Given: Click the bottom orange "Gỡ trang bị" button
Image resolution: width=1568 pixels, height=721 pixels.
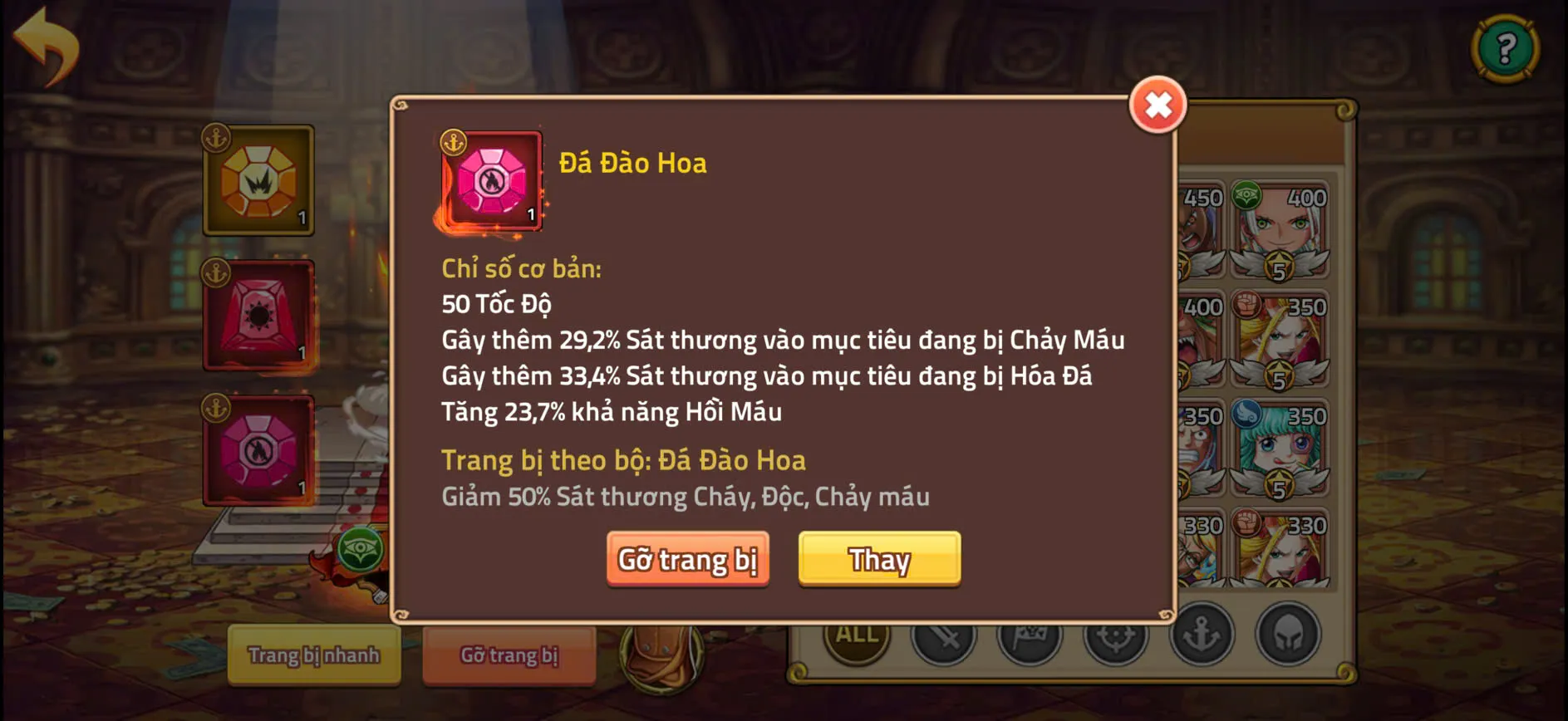Looking at the screenshot, I should pyautogui.click(x=509, y=655).
